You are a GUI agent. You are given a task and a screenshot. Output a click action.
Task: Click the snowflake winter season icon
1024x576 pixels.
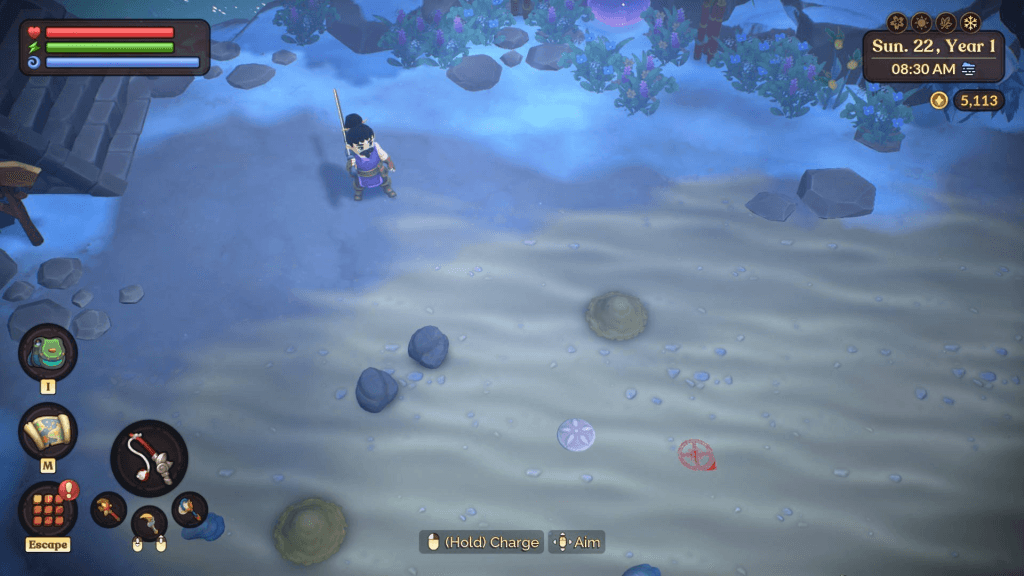click(970, 22)
